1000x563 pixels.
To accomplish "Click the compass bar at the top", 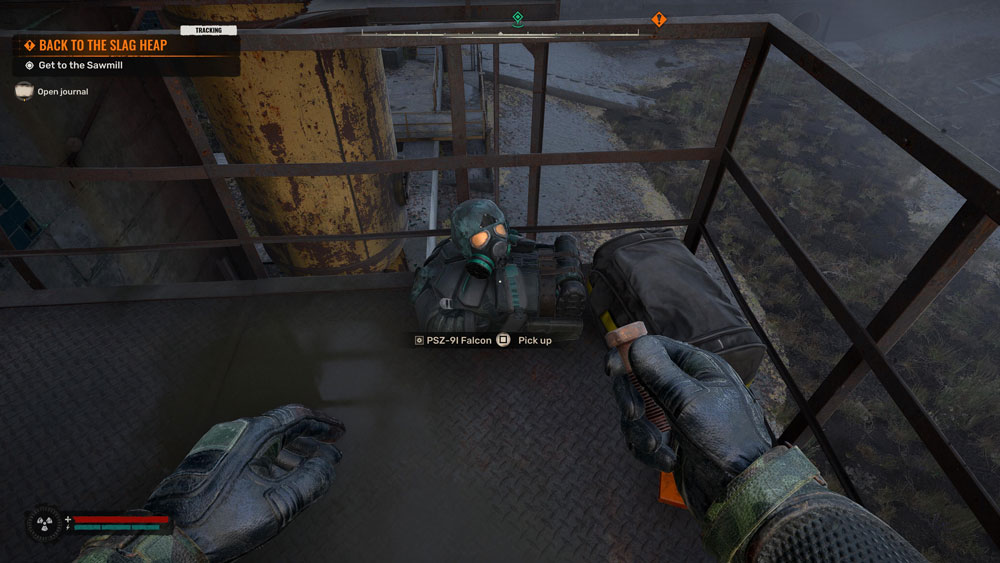I will [x=500, y=33].
